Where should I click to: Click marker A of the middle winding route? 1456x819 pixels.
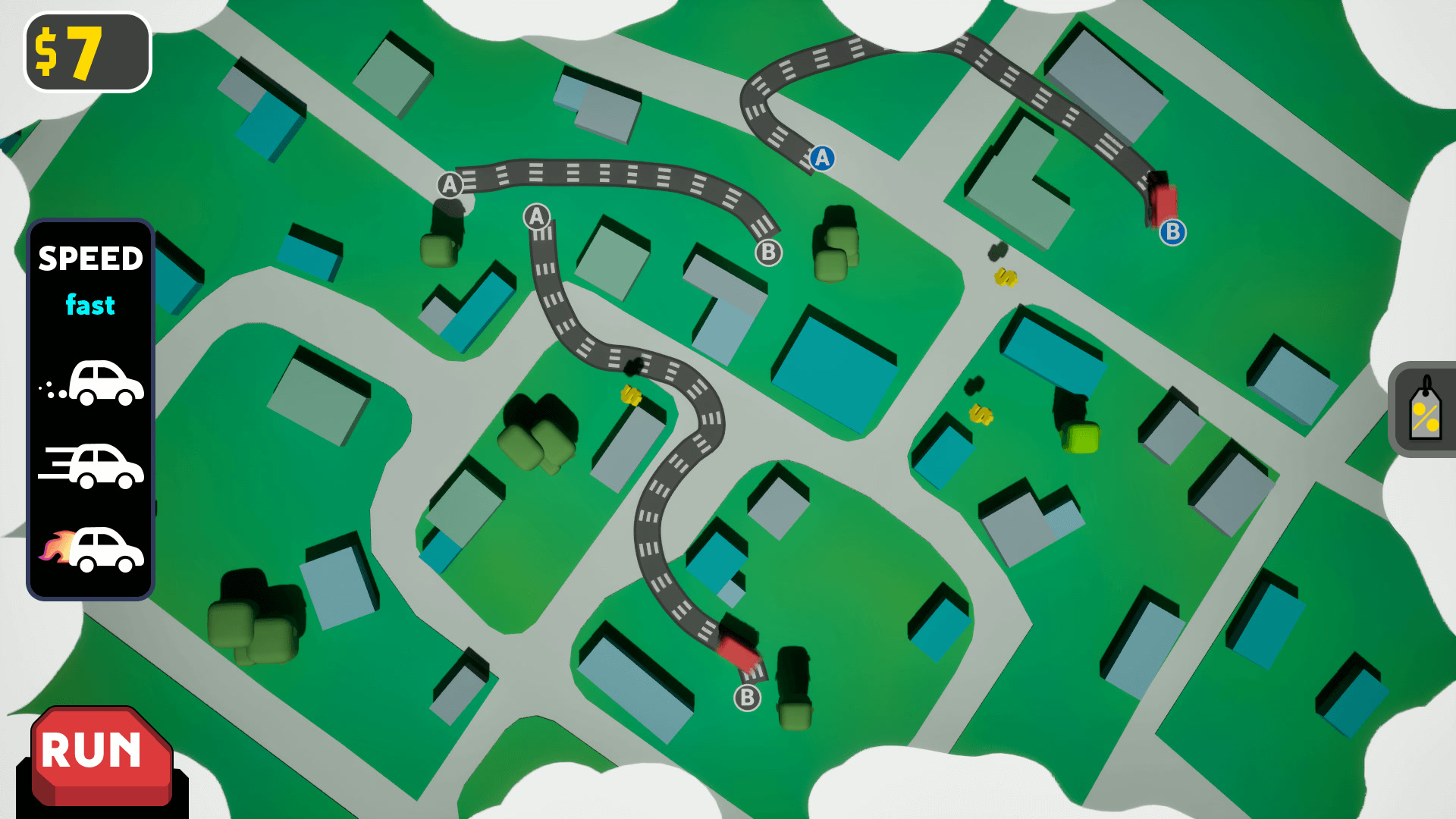pyautogui.click(x=537, y=218)
